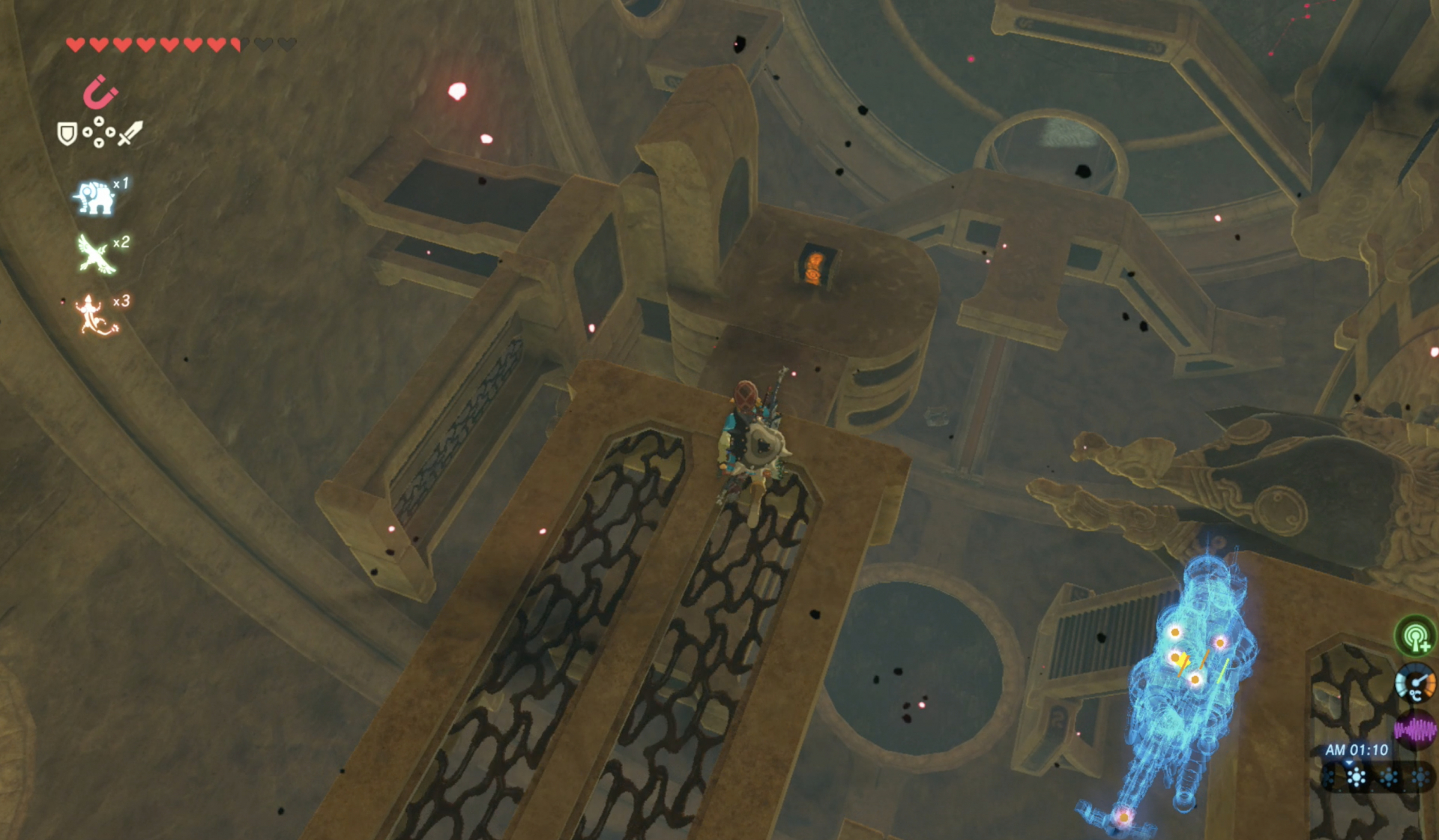Activate the blue elephant Mipha's Grace ability
1439x840 pixels.
[94, 197]
